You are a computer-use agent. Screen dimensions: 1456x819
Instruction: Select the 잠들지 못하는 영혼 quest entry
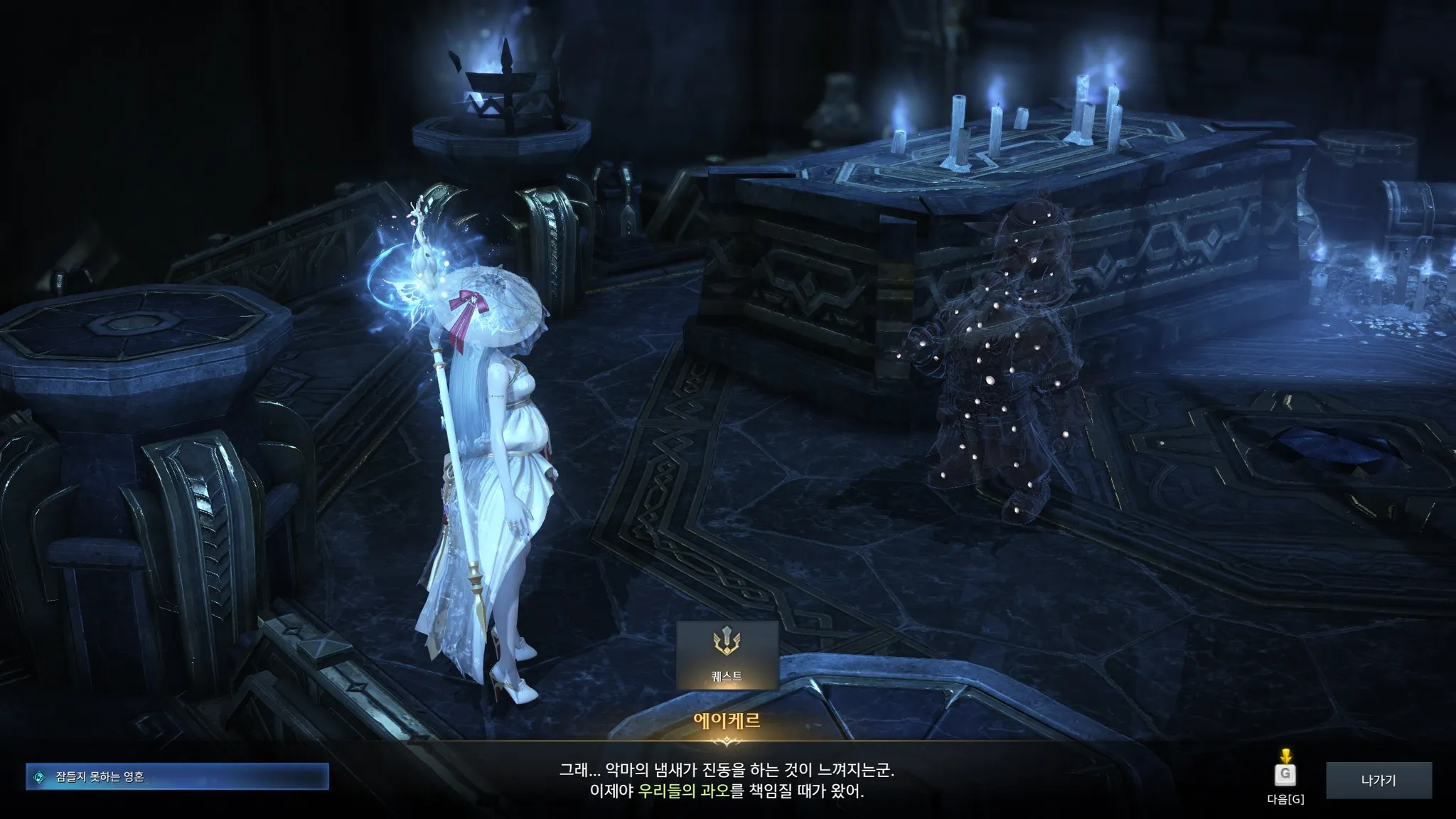tap(177, 776)
